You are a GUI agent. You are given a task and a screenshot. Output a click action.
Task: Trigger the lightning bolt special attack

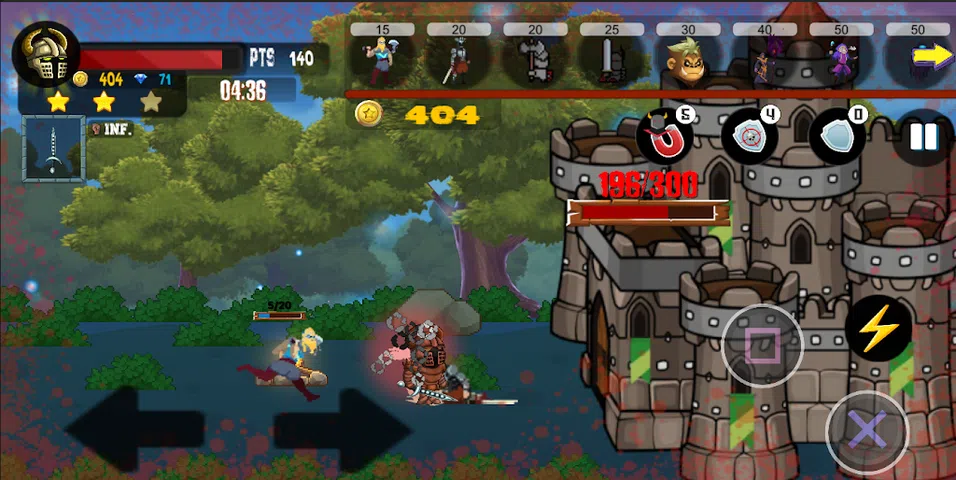pos(879,328)
